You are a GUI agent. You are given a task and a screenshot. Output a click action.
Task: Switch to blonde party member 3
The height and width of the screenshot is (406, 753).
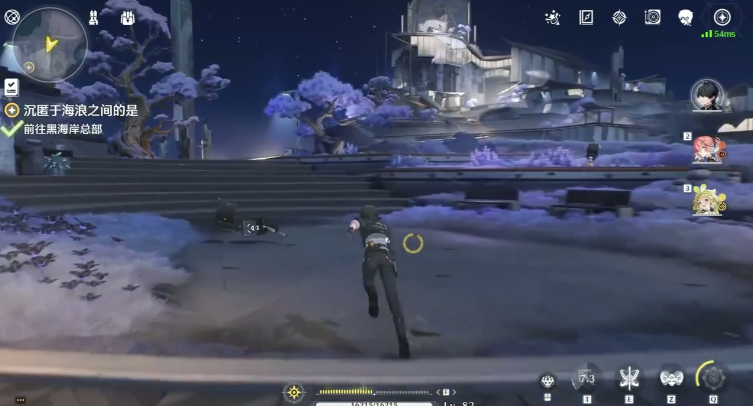click(x=707, y=201)
